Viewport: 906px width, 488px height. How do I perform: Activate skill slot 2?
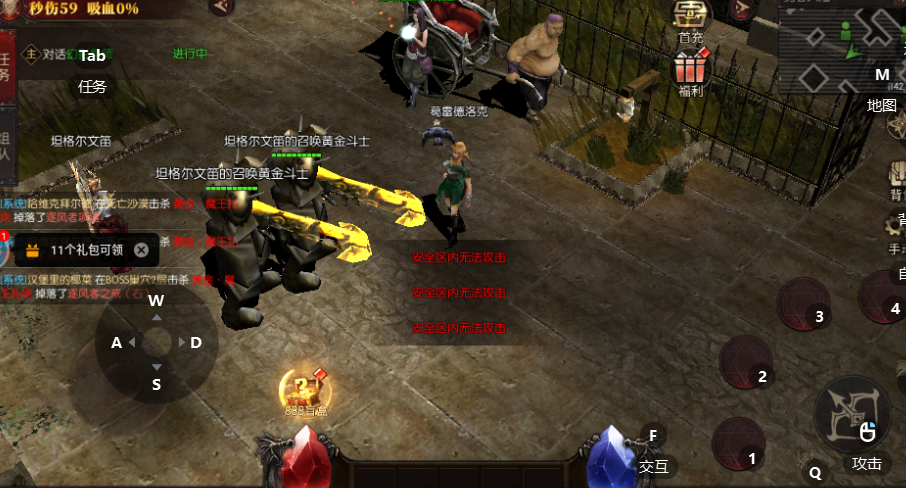click(748, 362)
